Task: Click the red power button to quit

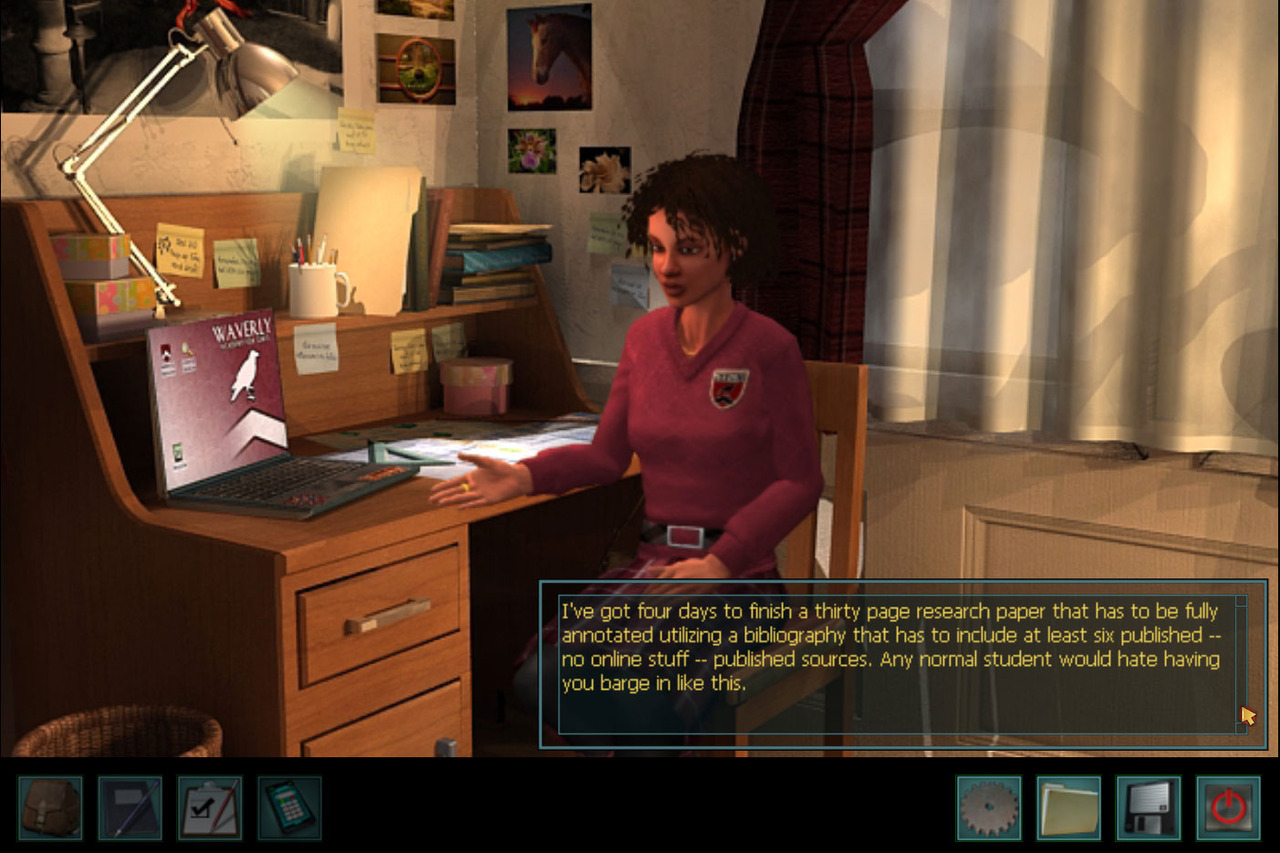Action: click(x=1229, y=808)
